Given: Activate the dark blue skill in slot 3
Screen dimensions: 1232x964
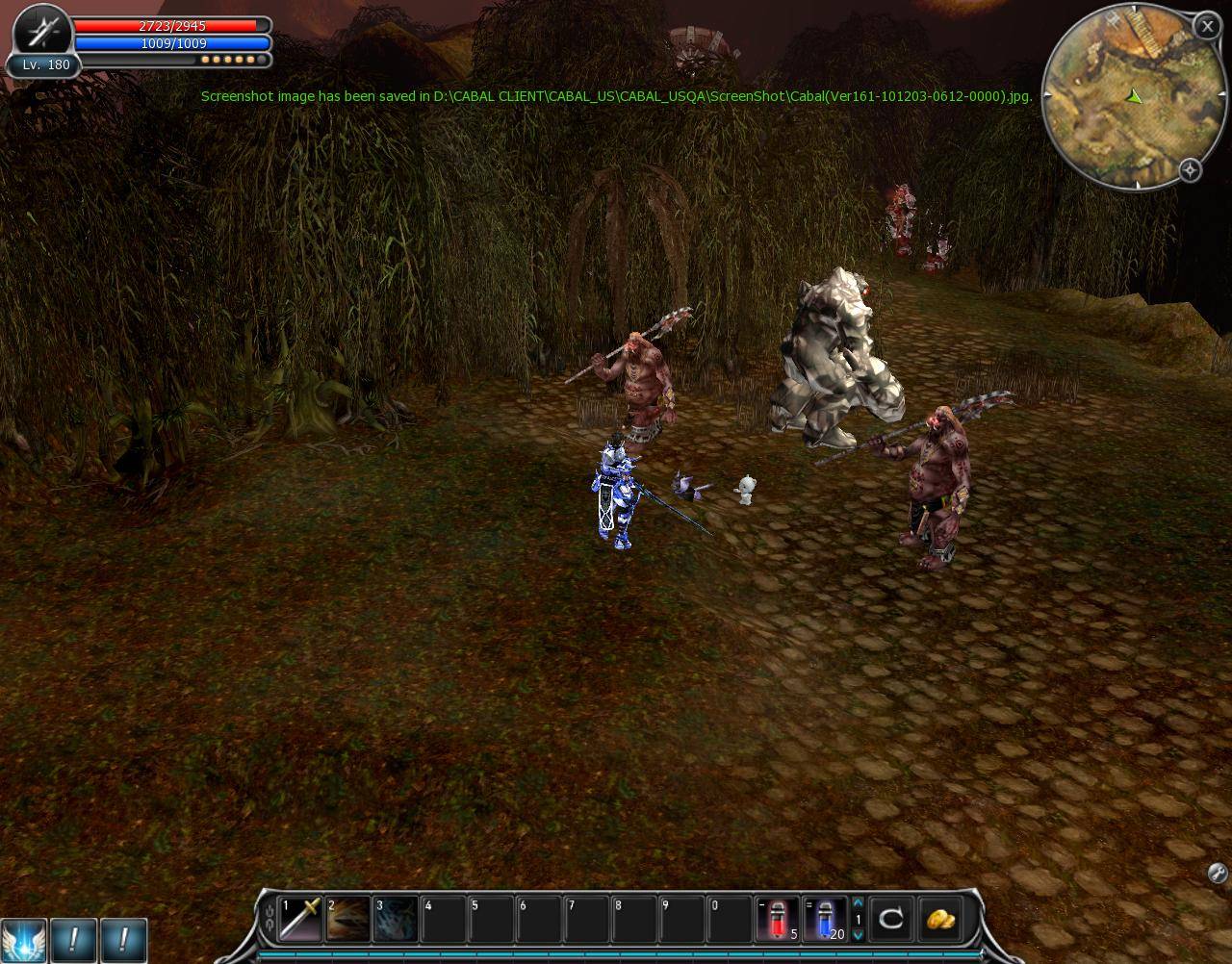Looking at the screenshot, I should pyautogui.click(x=396, y=918).
